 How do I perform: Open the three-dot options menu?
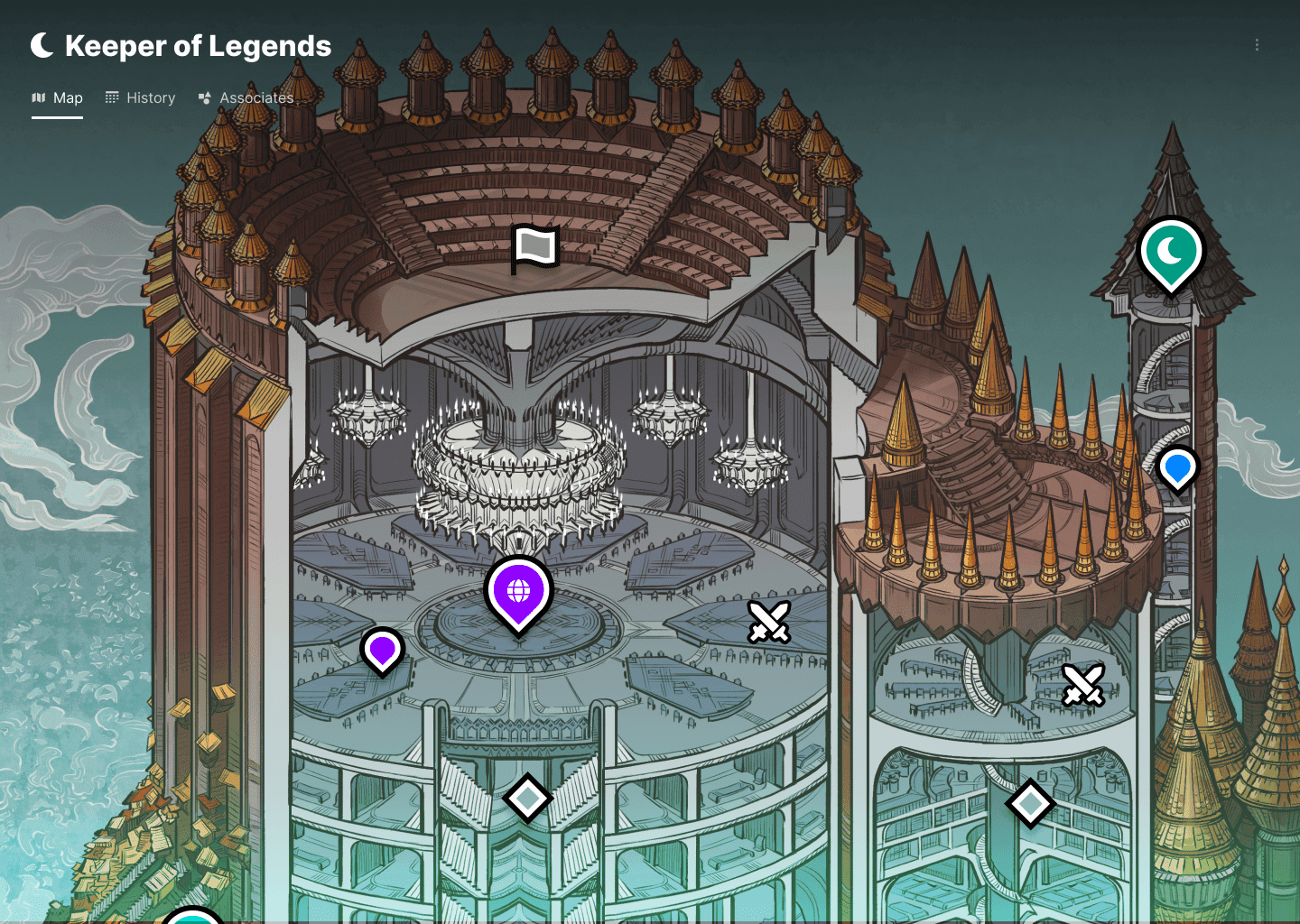[1257, 44]
